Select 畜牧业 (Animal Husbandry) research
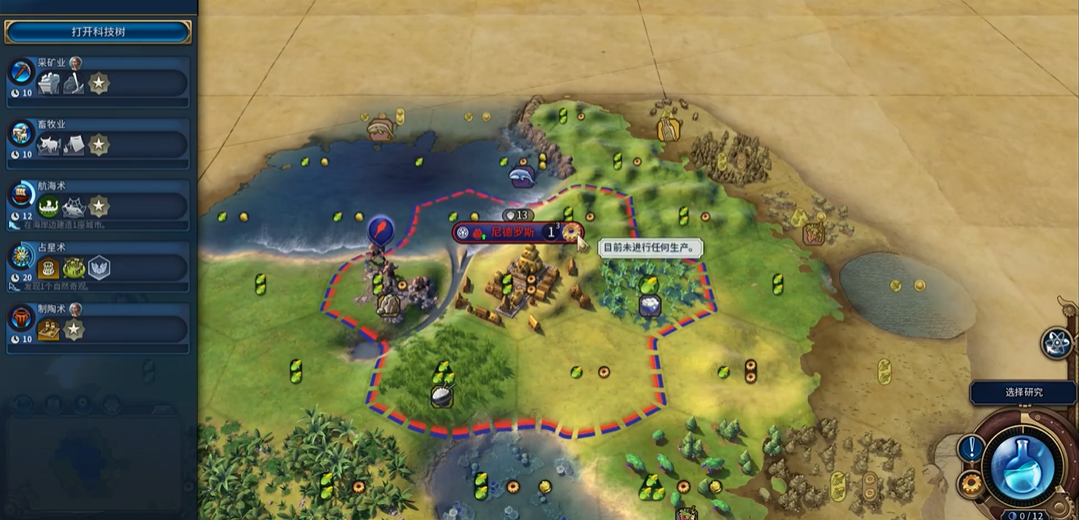Image resolution: width=1079 pixels, height=520 pixels. pos(97,143)
